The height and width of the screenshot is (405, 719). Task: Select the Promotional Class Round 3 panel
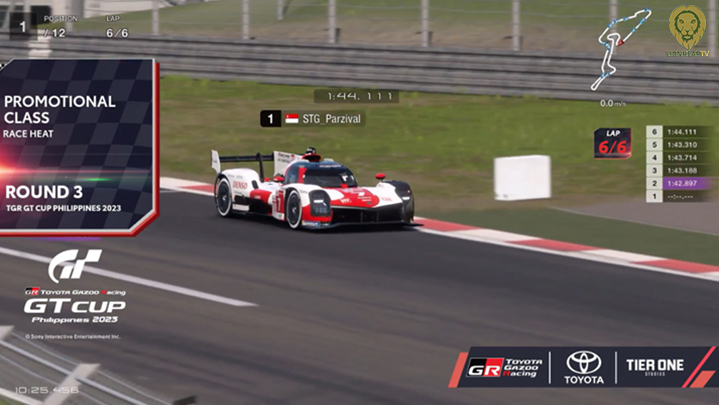coord(78,146)
